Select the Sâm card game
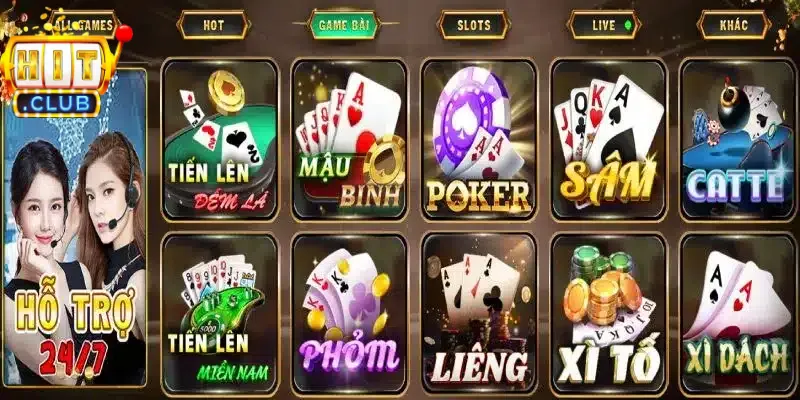 tap(607, 138)
